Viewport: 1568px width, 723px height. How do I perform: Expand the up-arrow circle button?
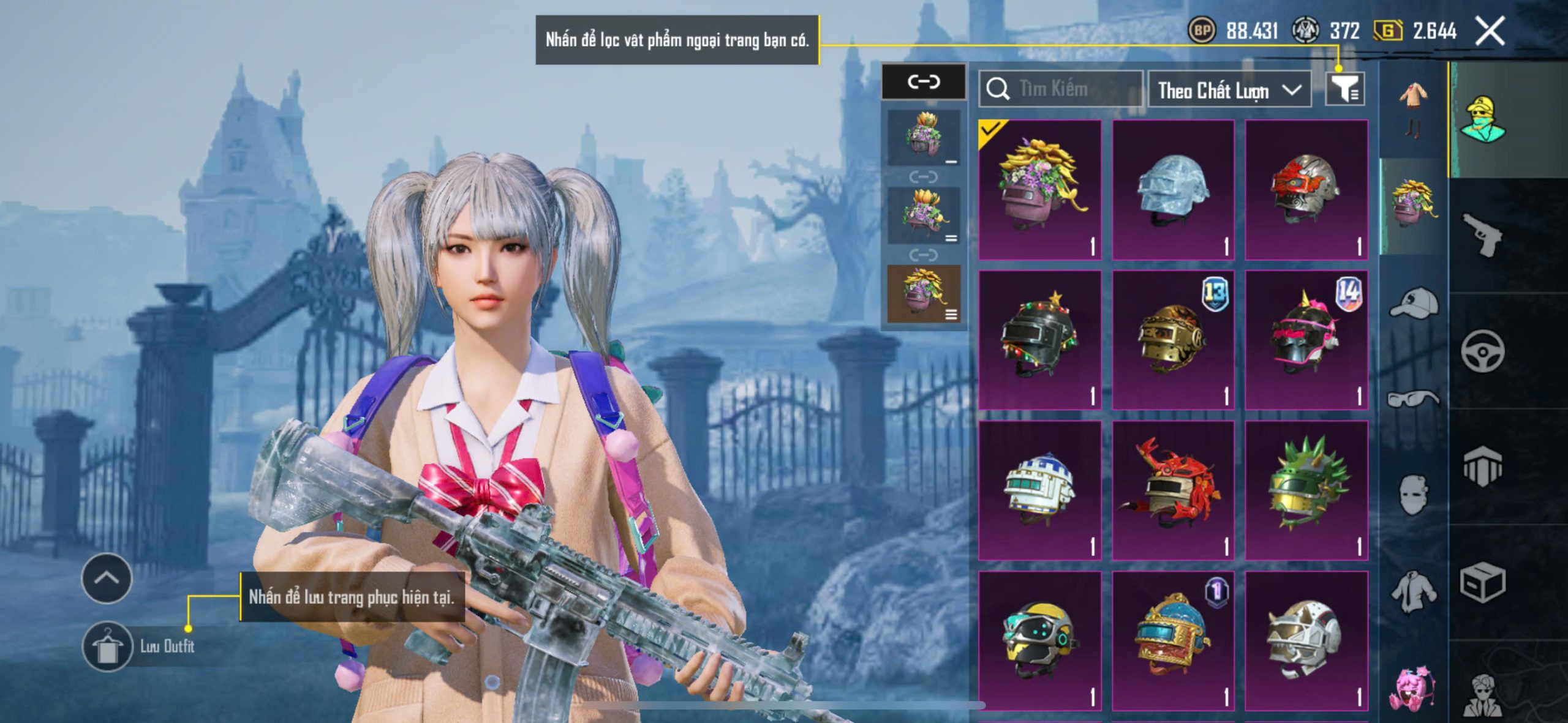(107, 578)
